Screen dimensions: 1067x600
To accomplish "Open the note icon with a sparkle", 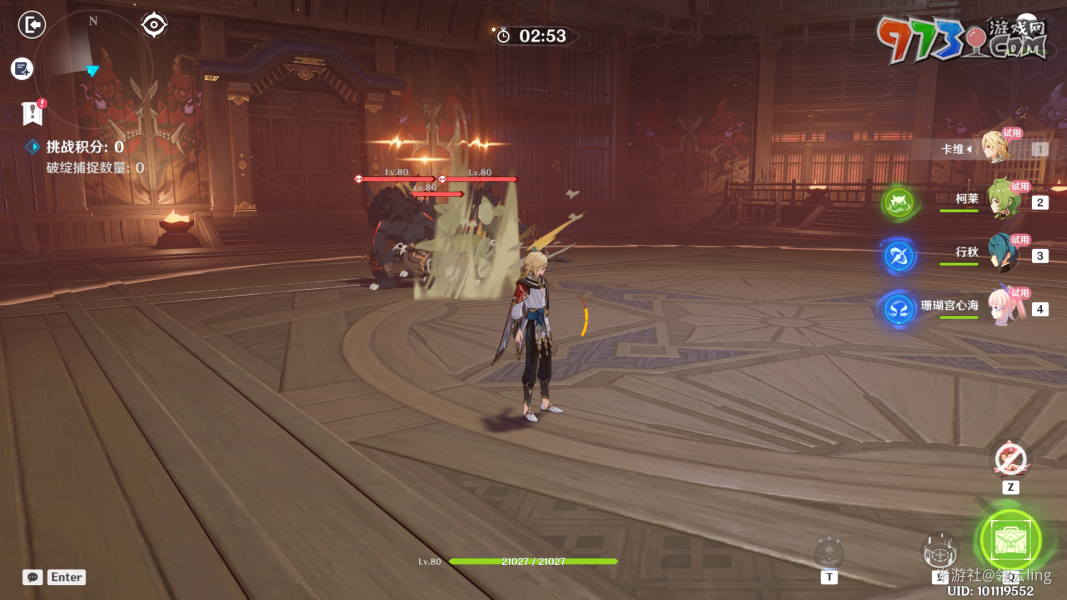I will (x=22, y=69).
